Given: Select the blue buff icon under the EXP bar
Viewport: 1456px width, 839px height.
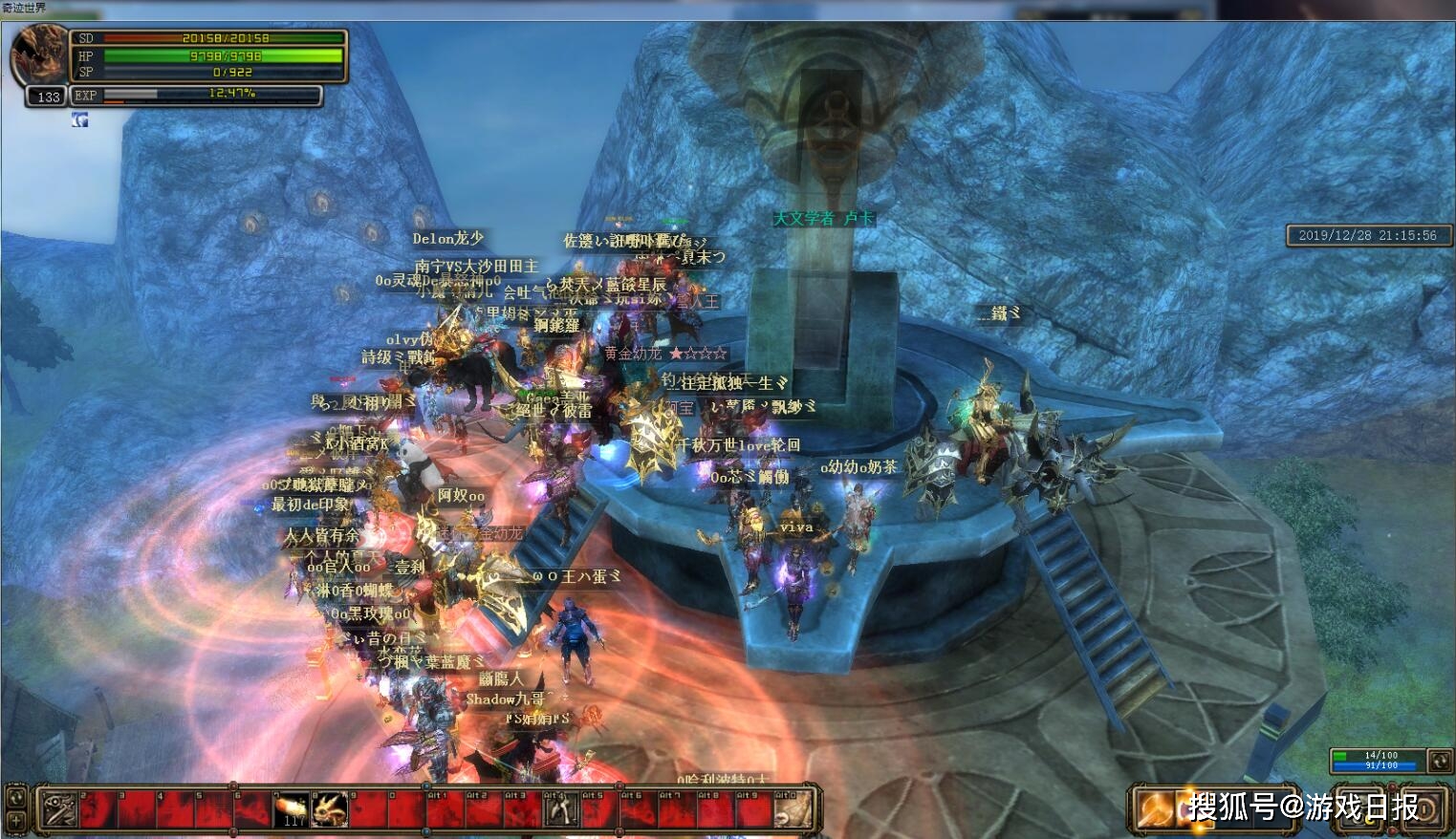Looking at the screenshot, I should (80, 119).
